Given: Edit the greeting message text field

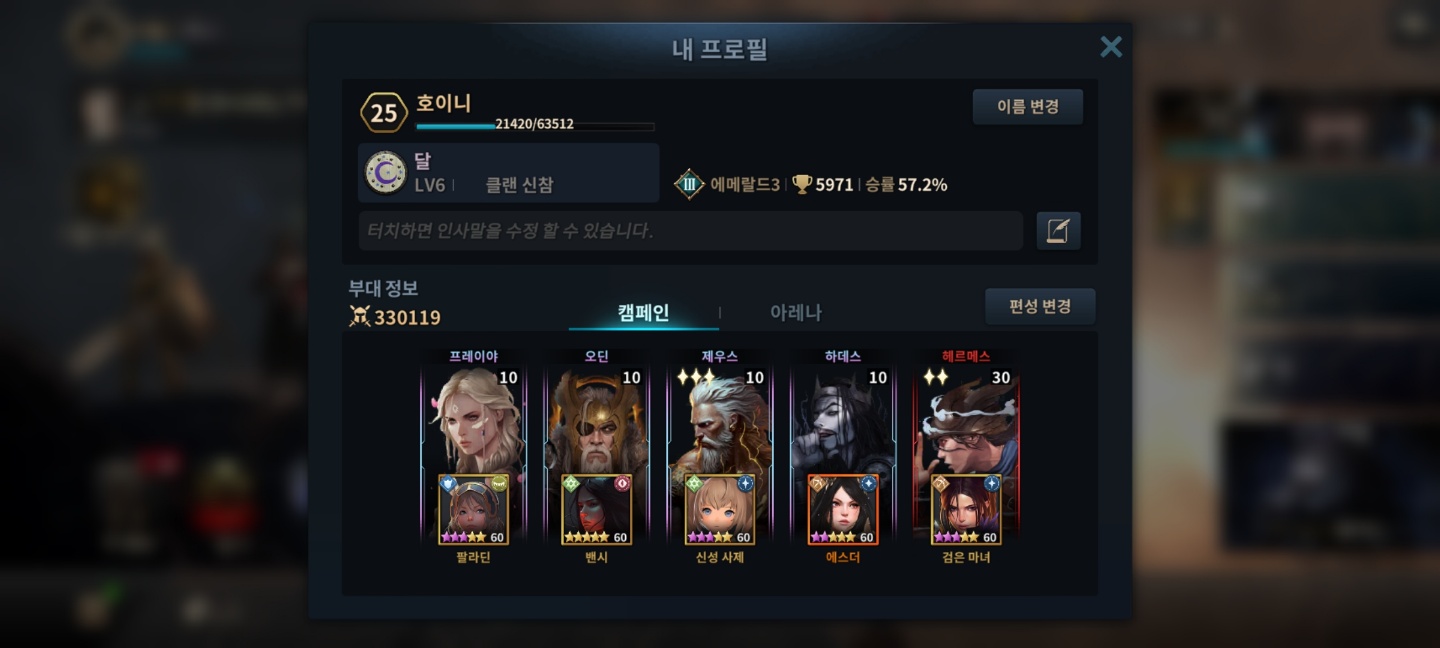Looking at the screenshot, I should 690,231.
